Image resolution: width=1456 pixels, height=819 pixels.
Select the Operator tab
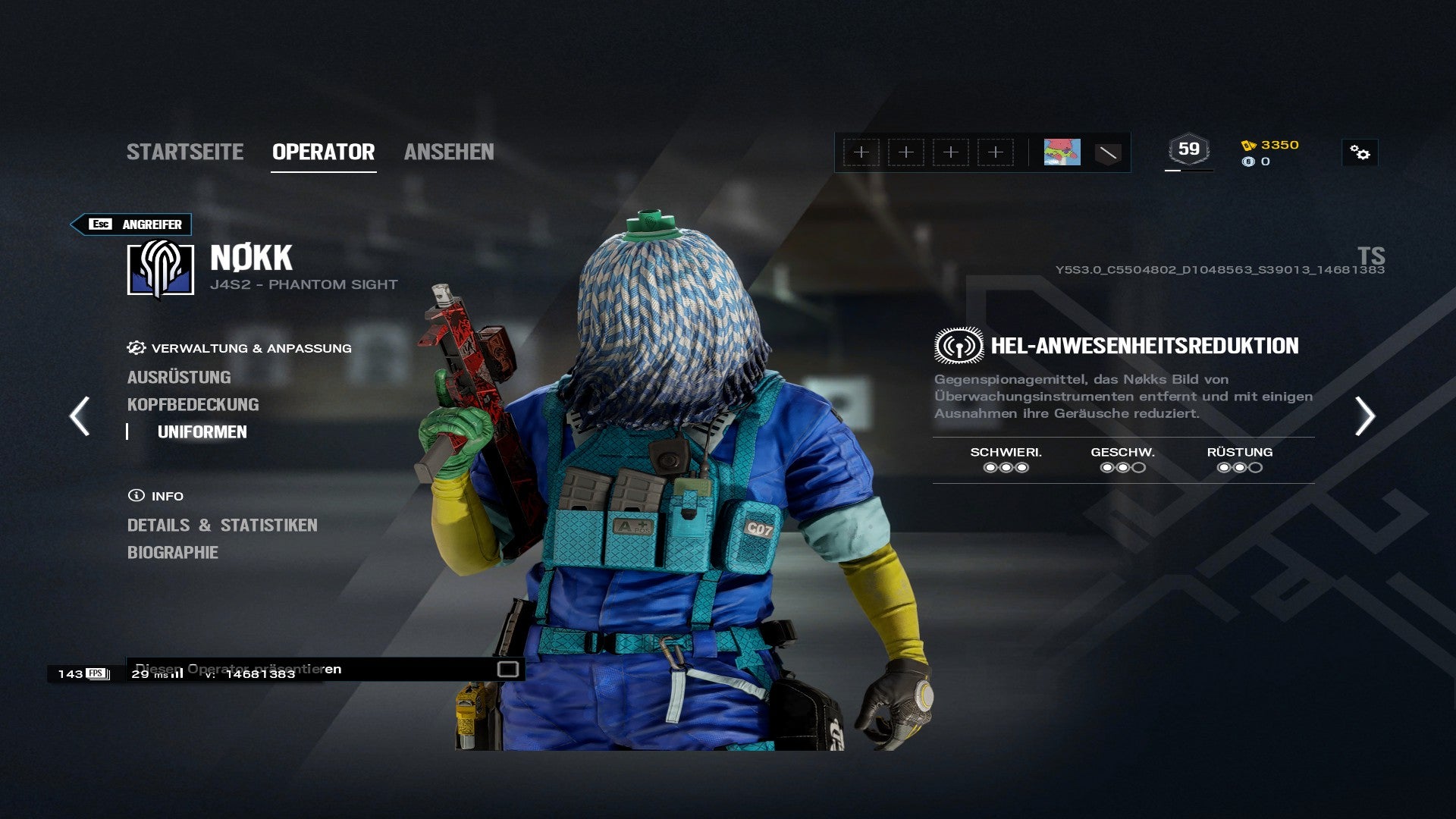323,152
